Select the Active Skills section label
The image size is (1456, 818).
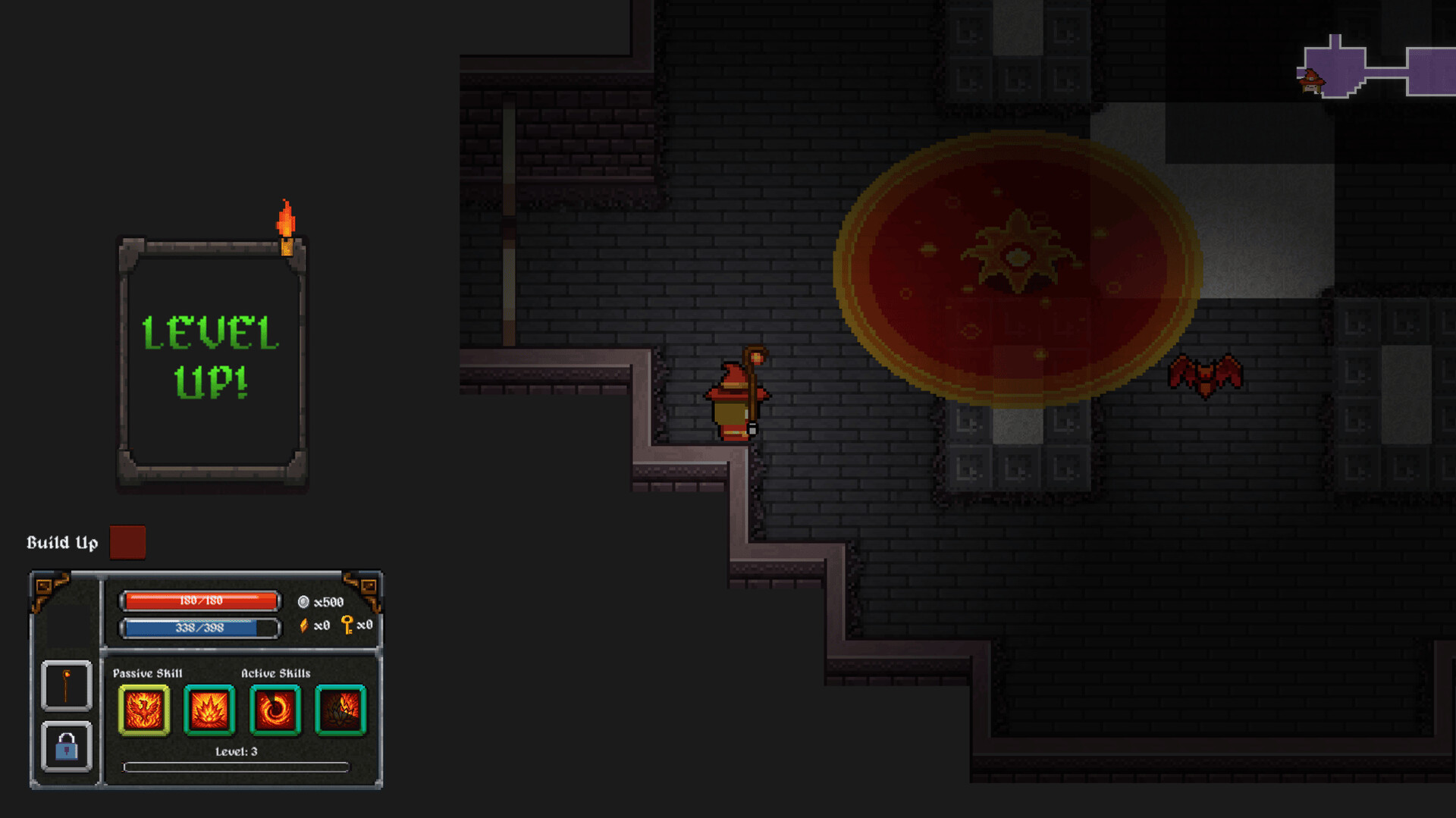(x=275, y=672)
